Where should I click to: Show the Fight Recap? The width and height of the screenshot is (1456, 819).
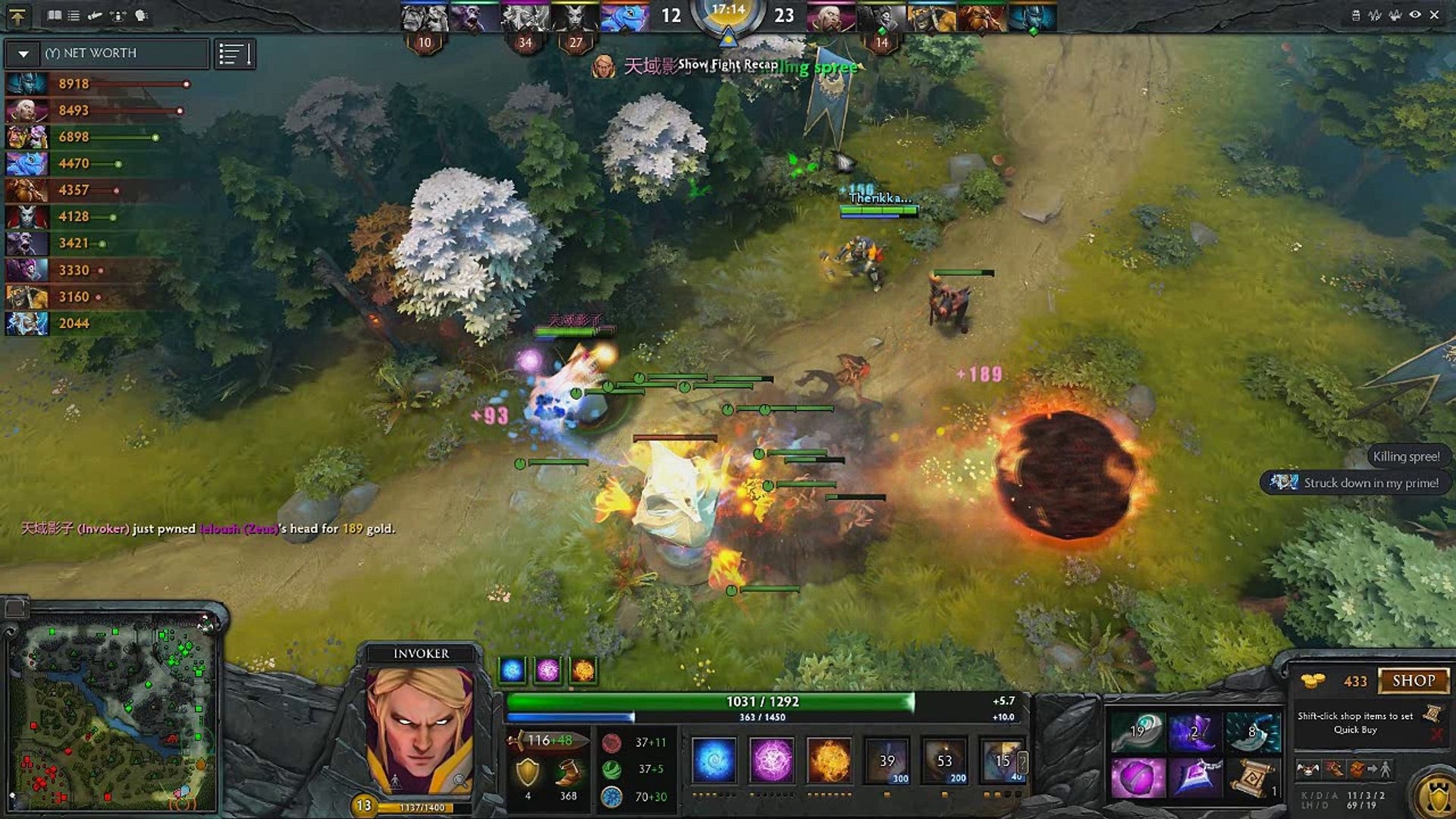(727, 64)
